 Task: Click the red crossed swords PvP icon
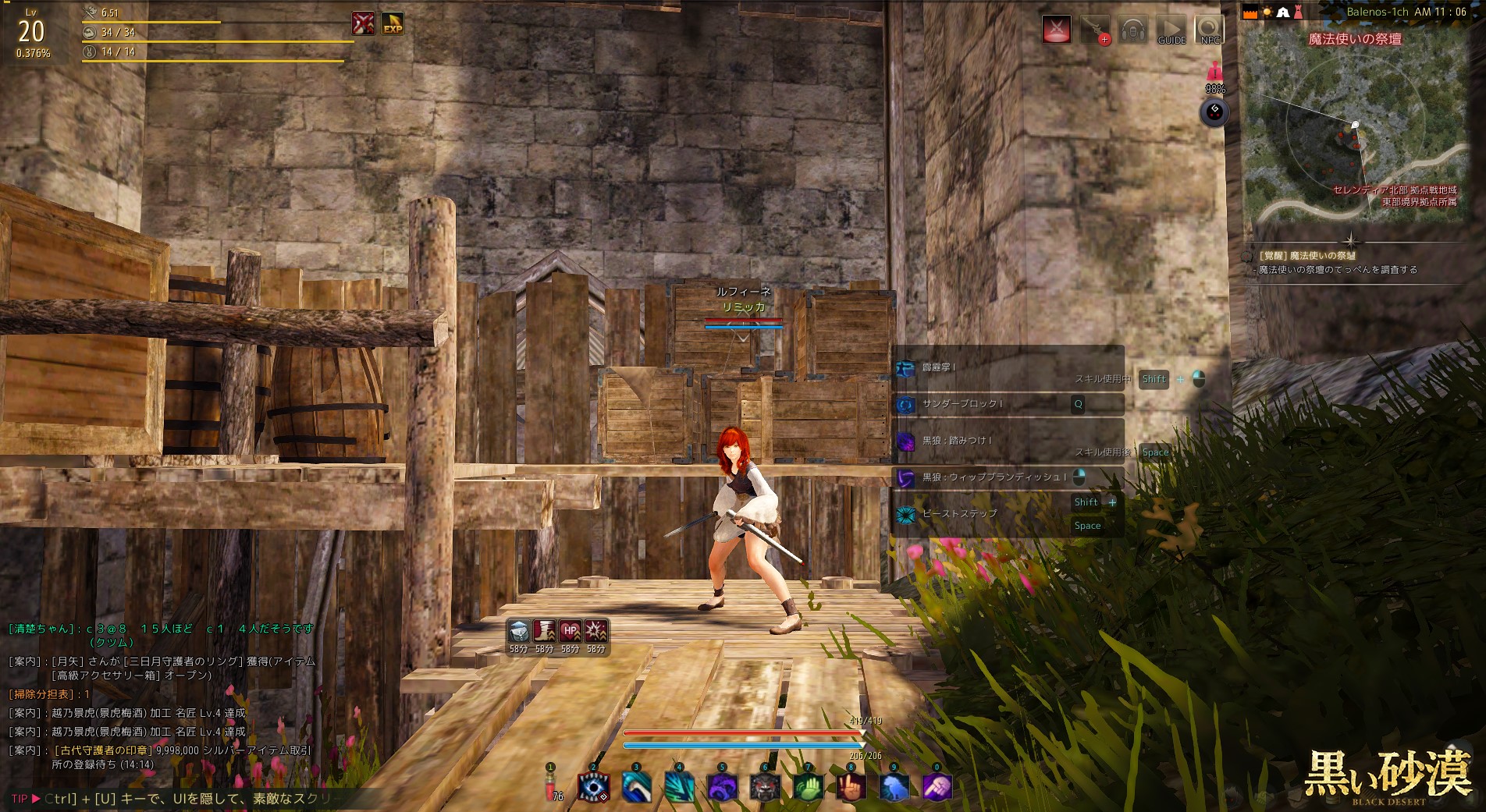pos(363,23)
